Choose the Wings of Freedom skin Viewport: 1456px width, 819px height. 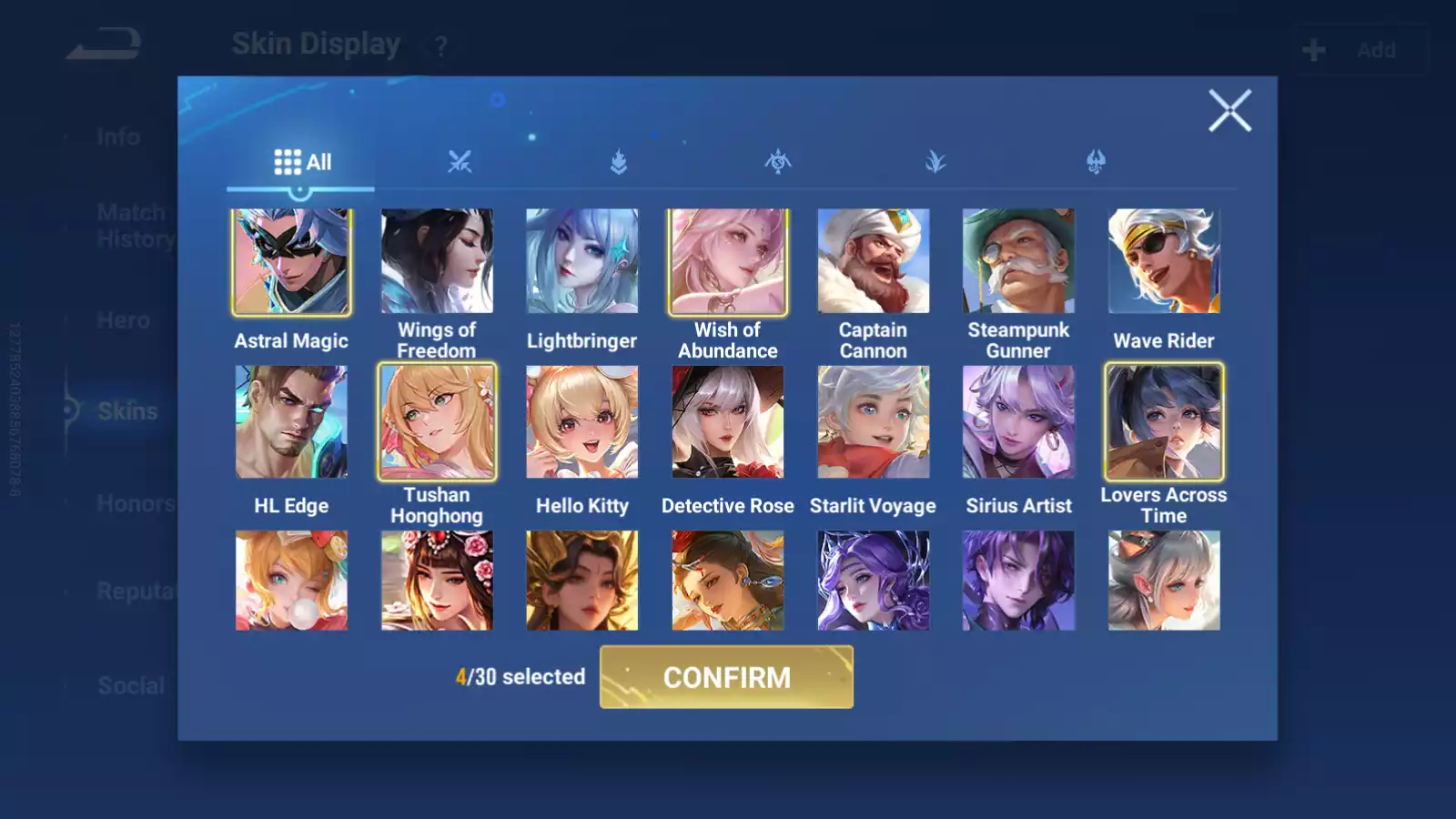tap(437, 262)
